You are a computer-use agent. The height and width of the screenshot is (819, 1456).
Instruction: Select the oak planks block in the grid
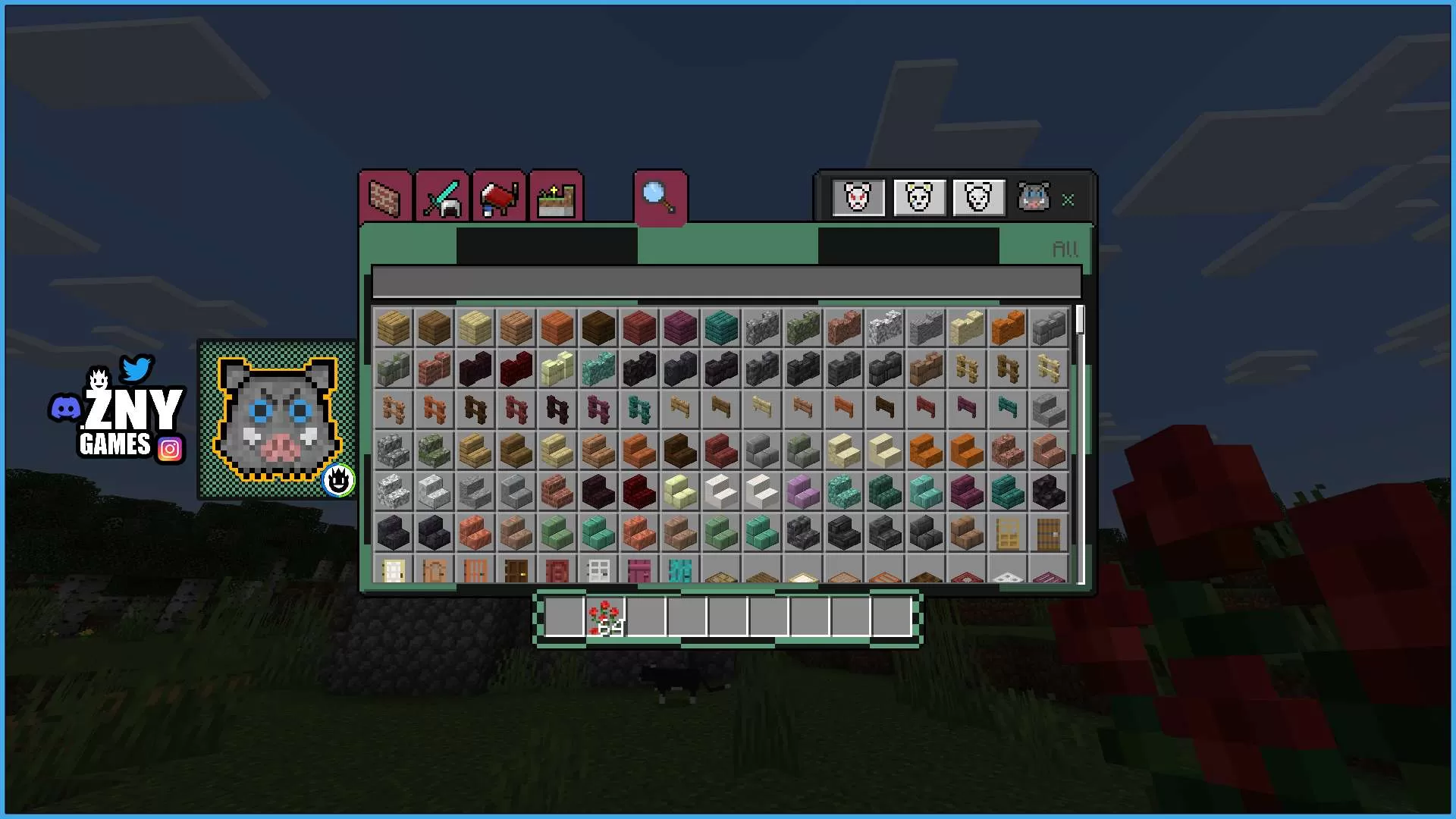point(392,327)
